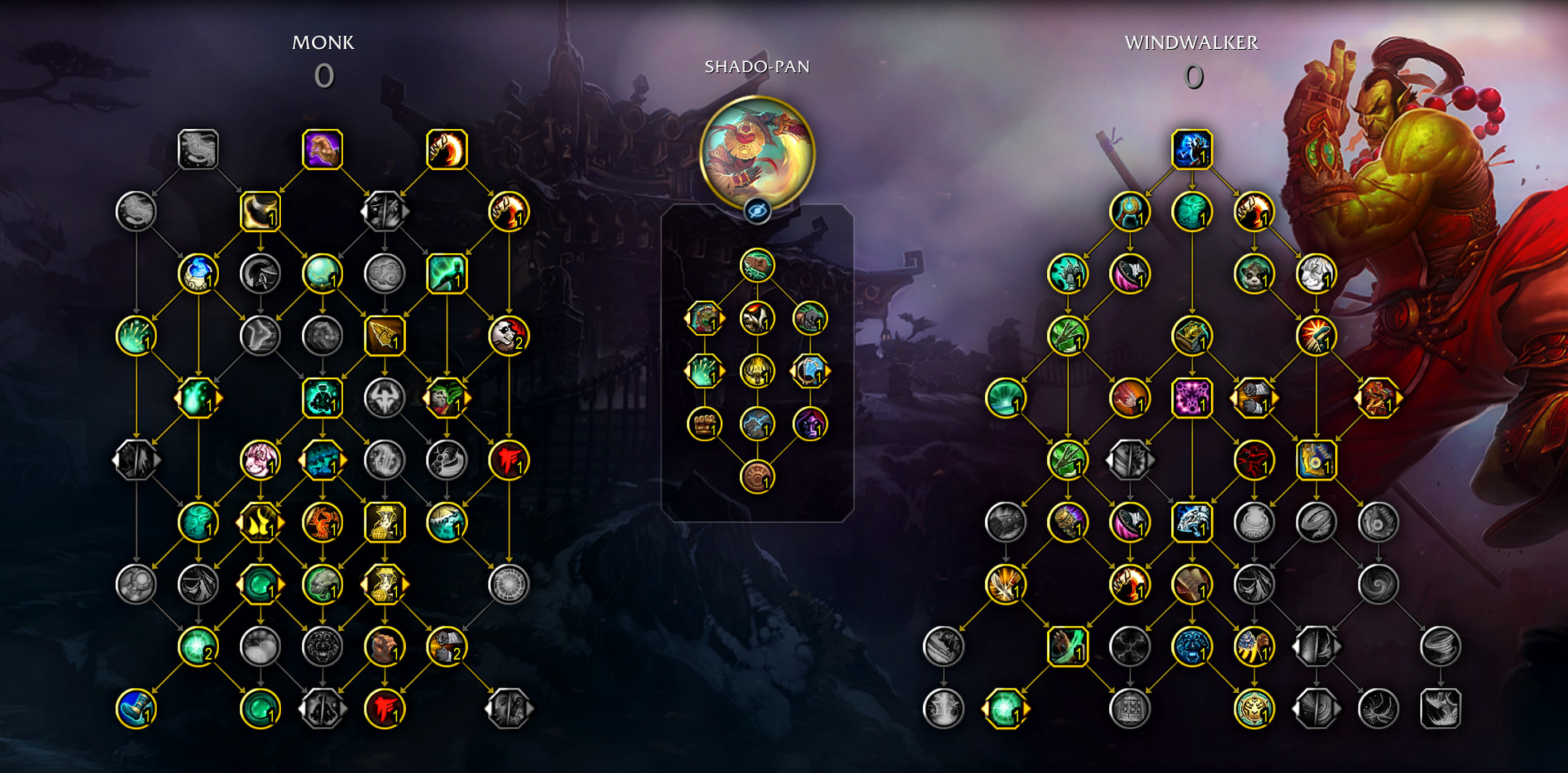The height and width of the screenshot is (773, 1568).
Task: Click the blue boot talent in Monk tree
Action: [x=136, y=708]
